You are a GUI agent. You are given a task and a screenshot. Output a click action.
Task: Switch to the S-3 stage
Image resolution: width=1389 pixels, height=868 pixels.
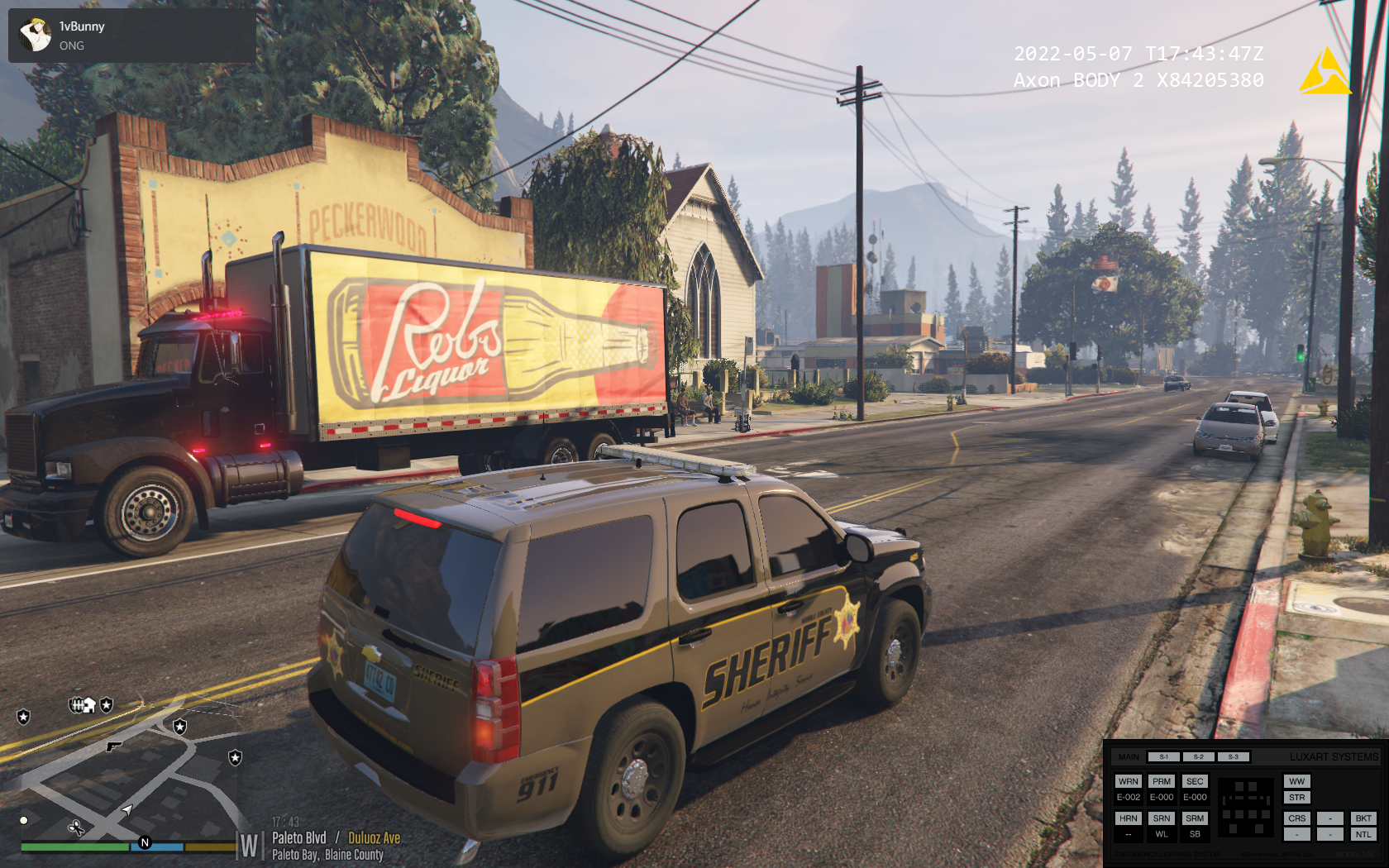coord(1233,757)
